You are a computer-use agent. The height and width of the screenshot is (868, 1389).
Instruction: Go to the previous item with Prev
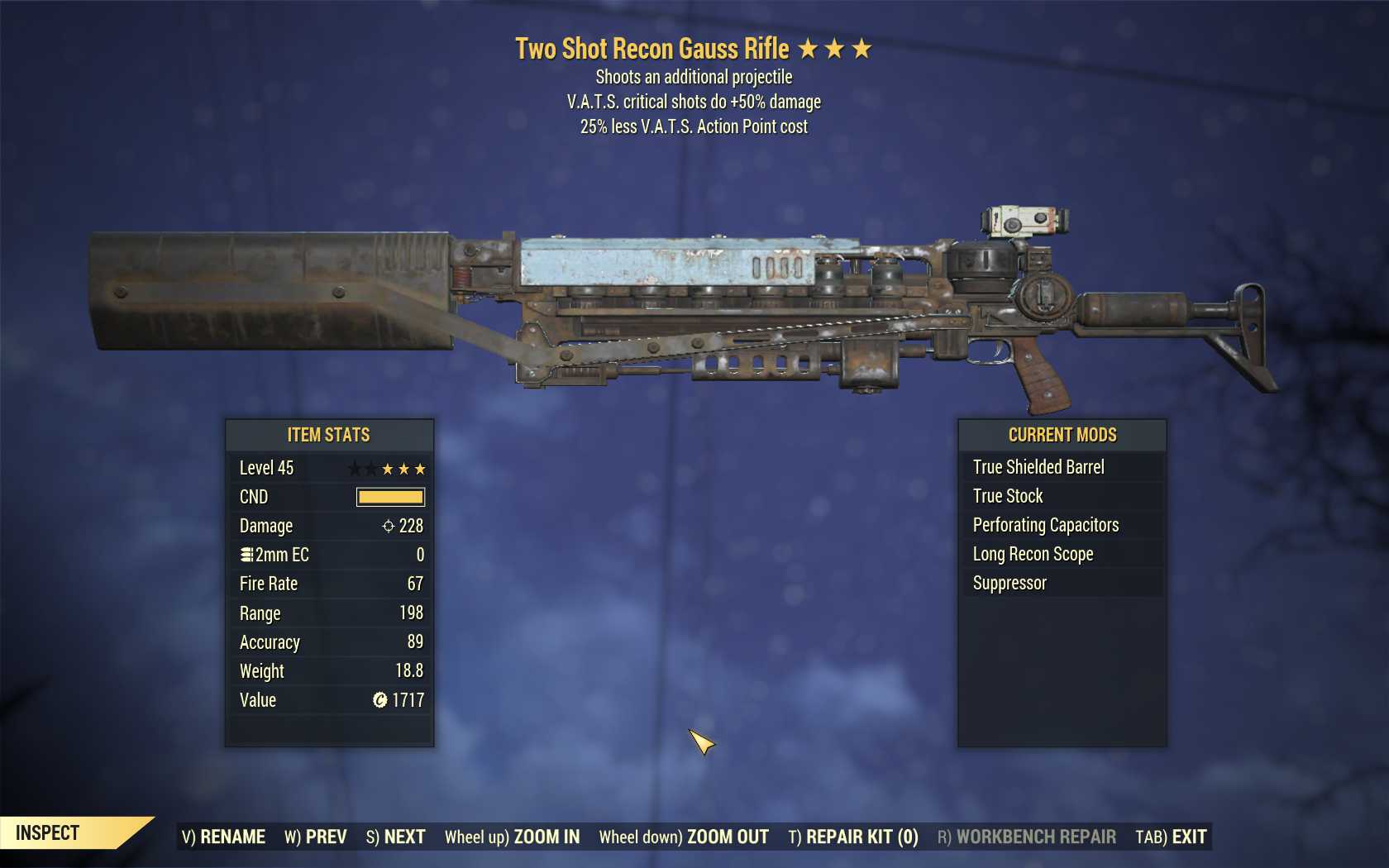click(316, 837)
